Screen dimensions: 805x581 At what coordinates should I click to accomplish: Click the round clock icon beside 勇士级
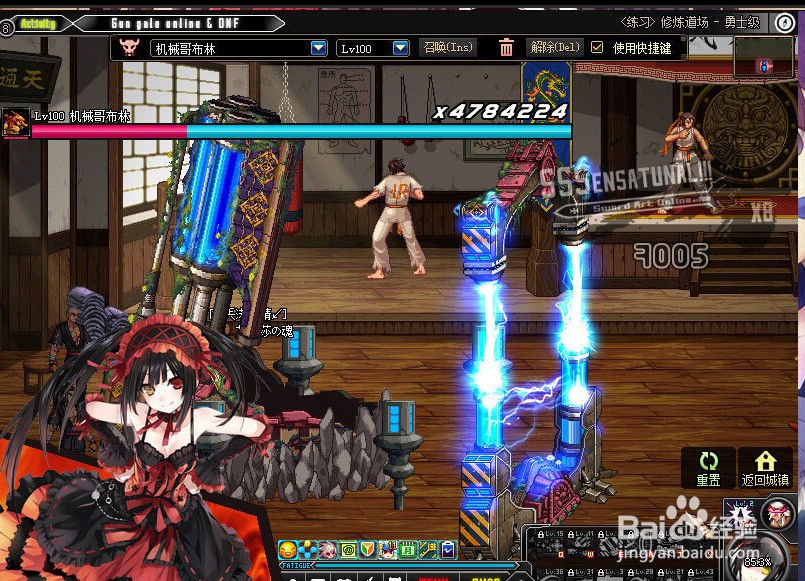point(785,22)
